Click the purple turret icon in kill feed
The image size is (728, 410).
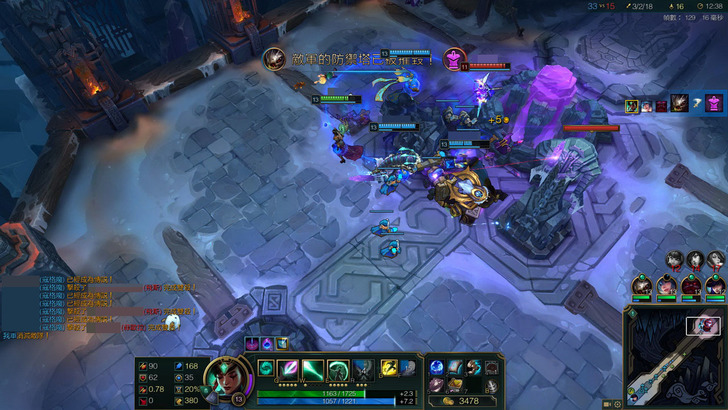tap(712, 103)
